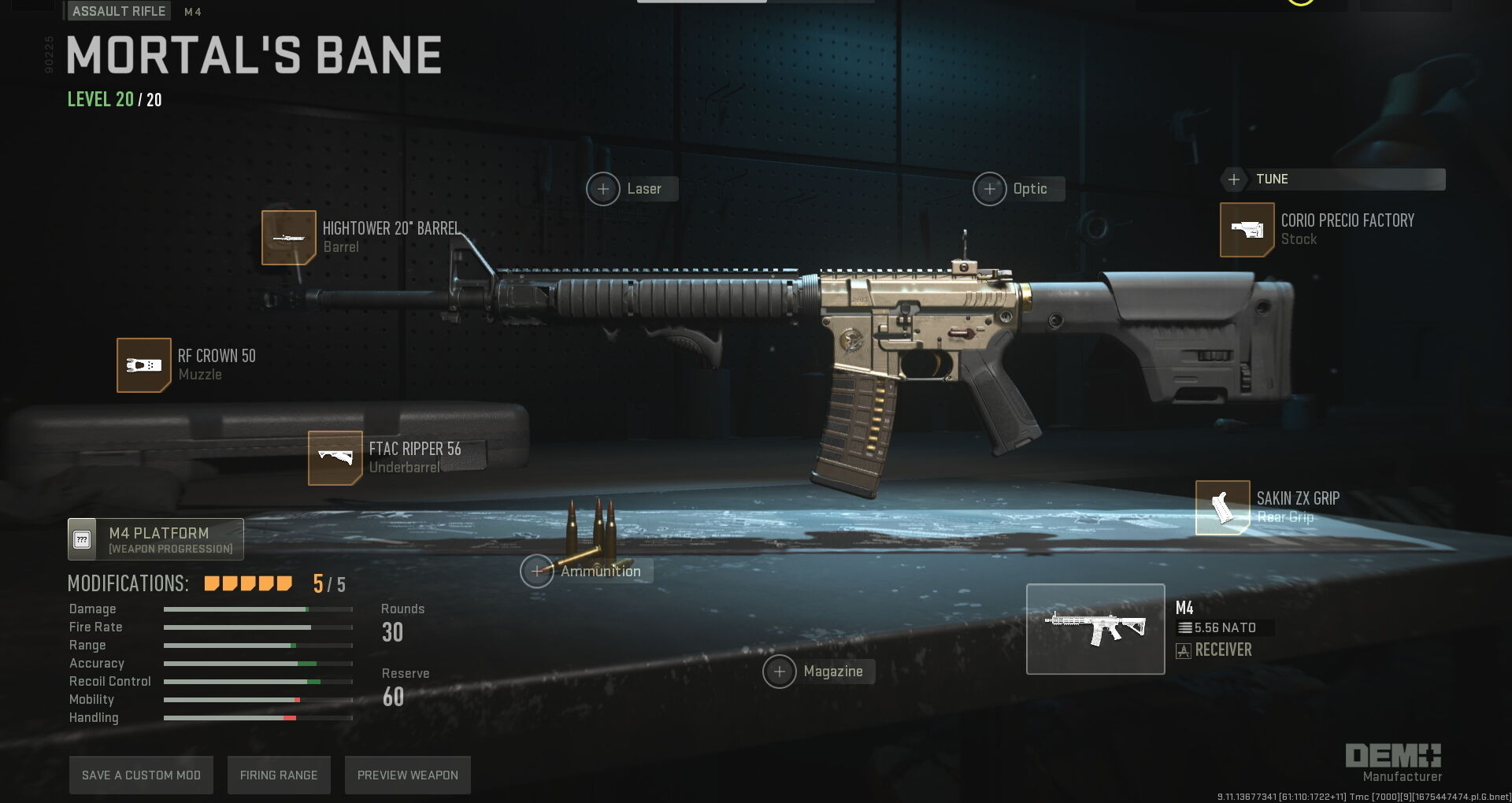Add a Magazine attachment
Viewport: 1512px width, 803px height.
point(780,672)
